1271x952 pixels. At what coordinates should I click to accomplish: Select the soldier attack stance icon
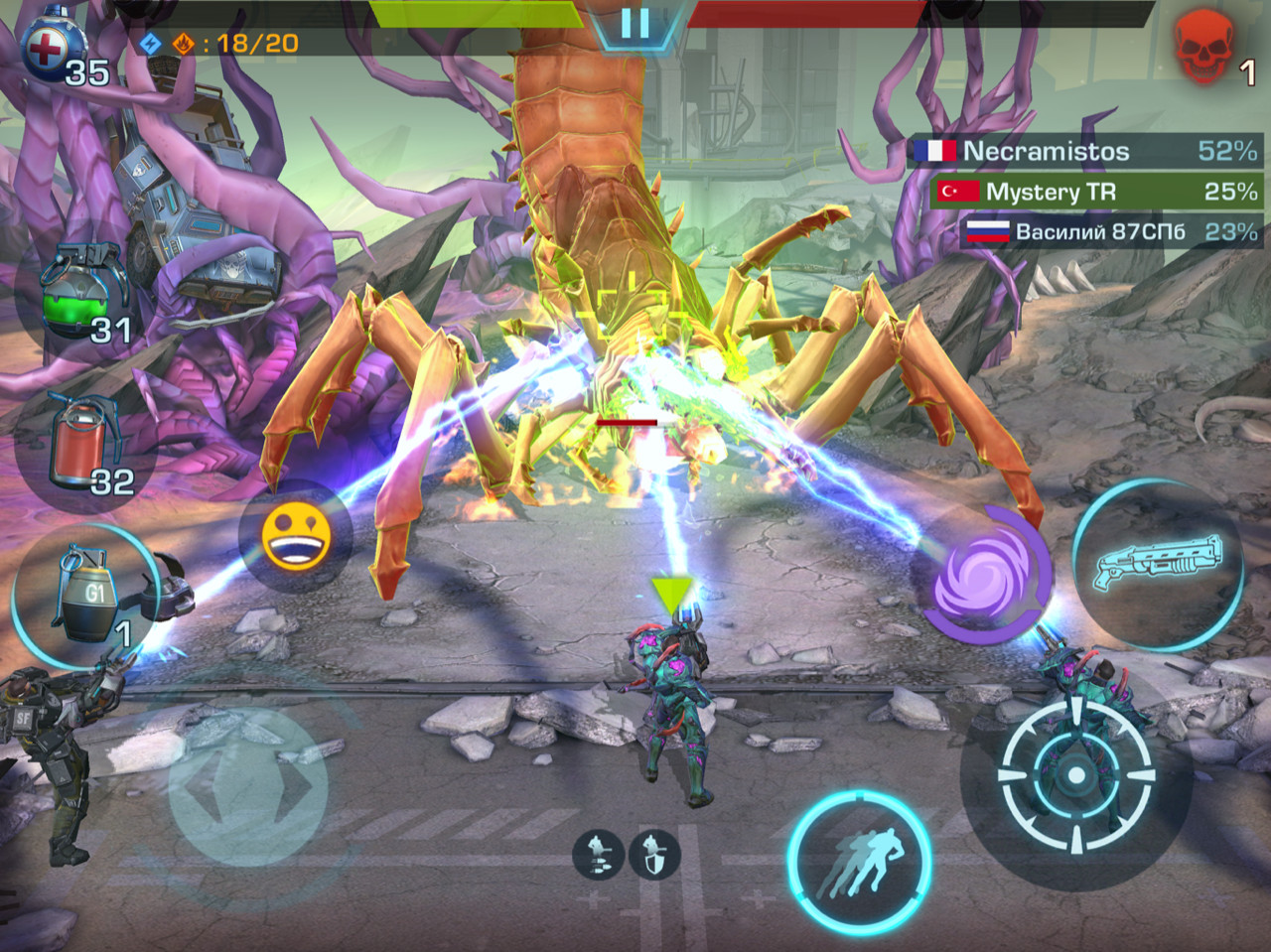tap(597, 854)
